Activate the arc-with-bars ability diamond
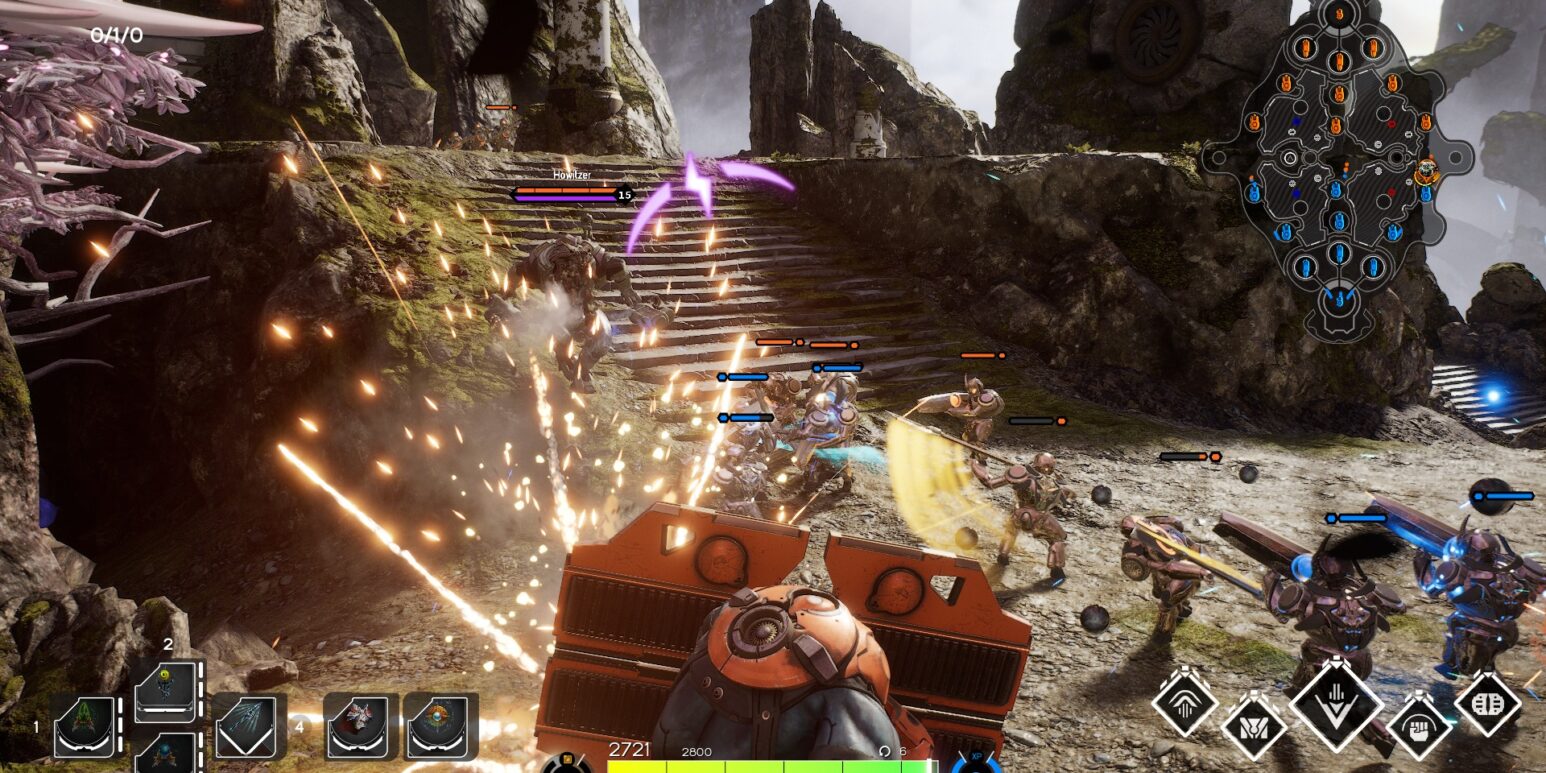The image size is (1546, 773). (x=1184, y=704)
